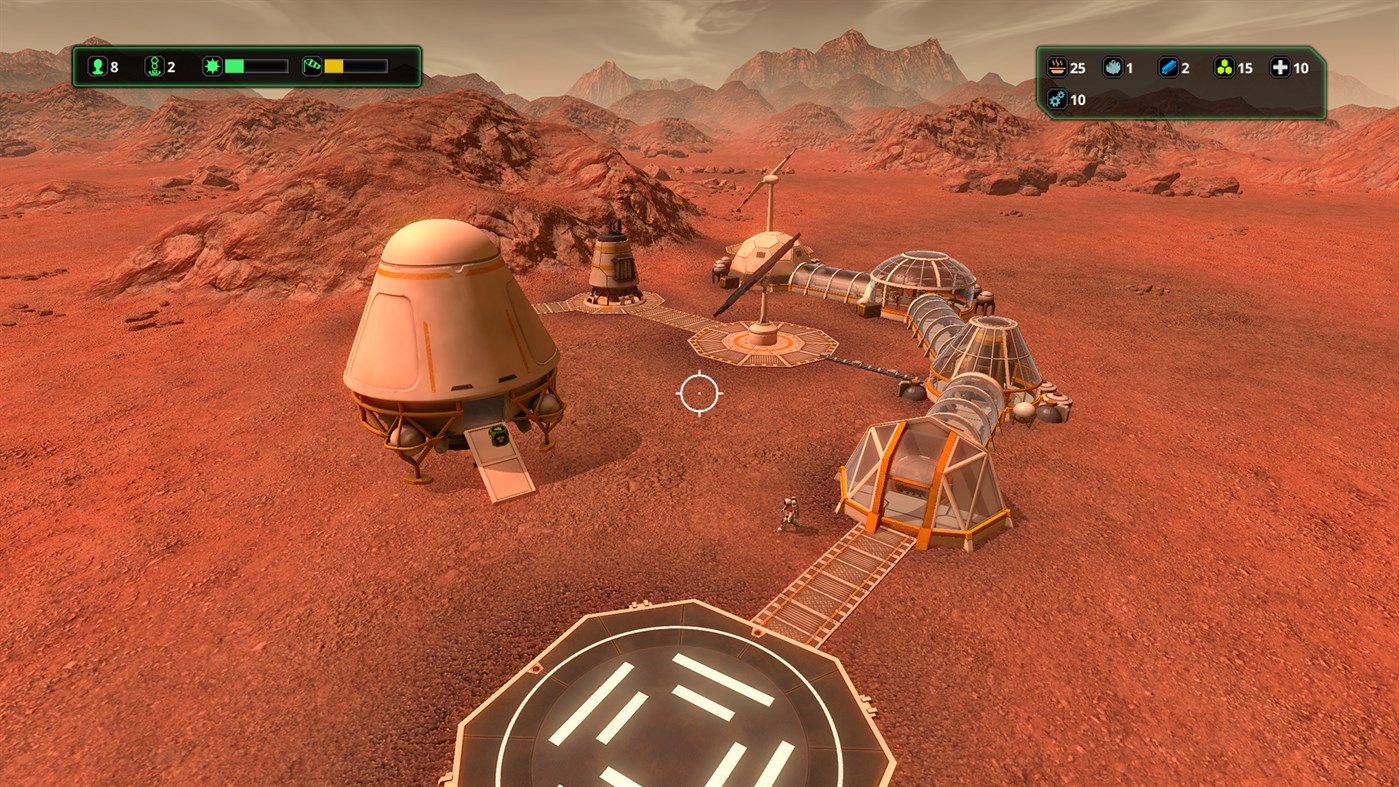This screenshot has height=787, width=1399.
Task: Click the colonist count icon
Action: [98, 66]
